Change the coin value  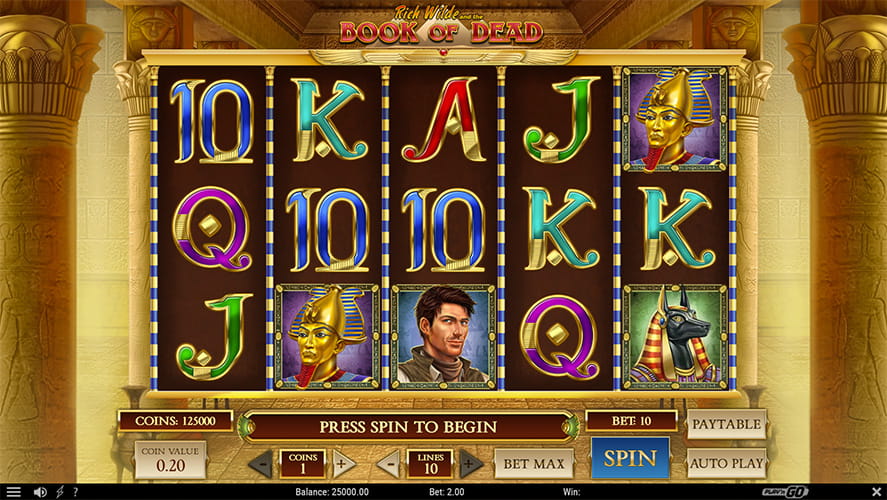[170, 459]
